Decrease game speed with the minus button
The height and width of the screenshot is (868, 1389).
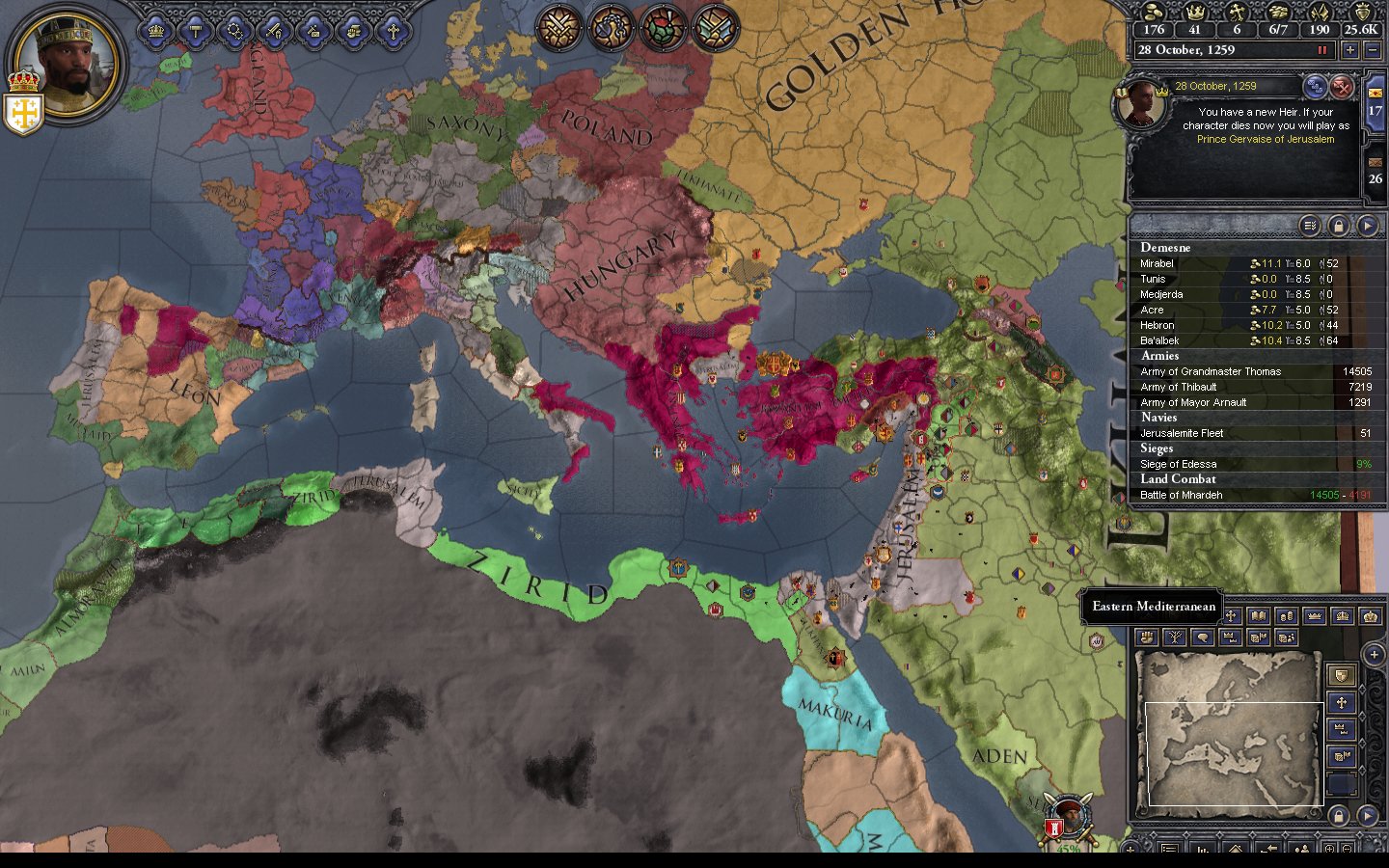(1373, 50)
